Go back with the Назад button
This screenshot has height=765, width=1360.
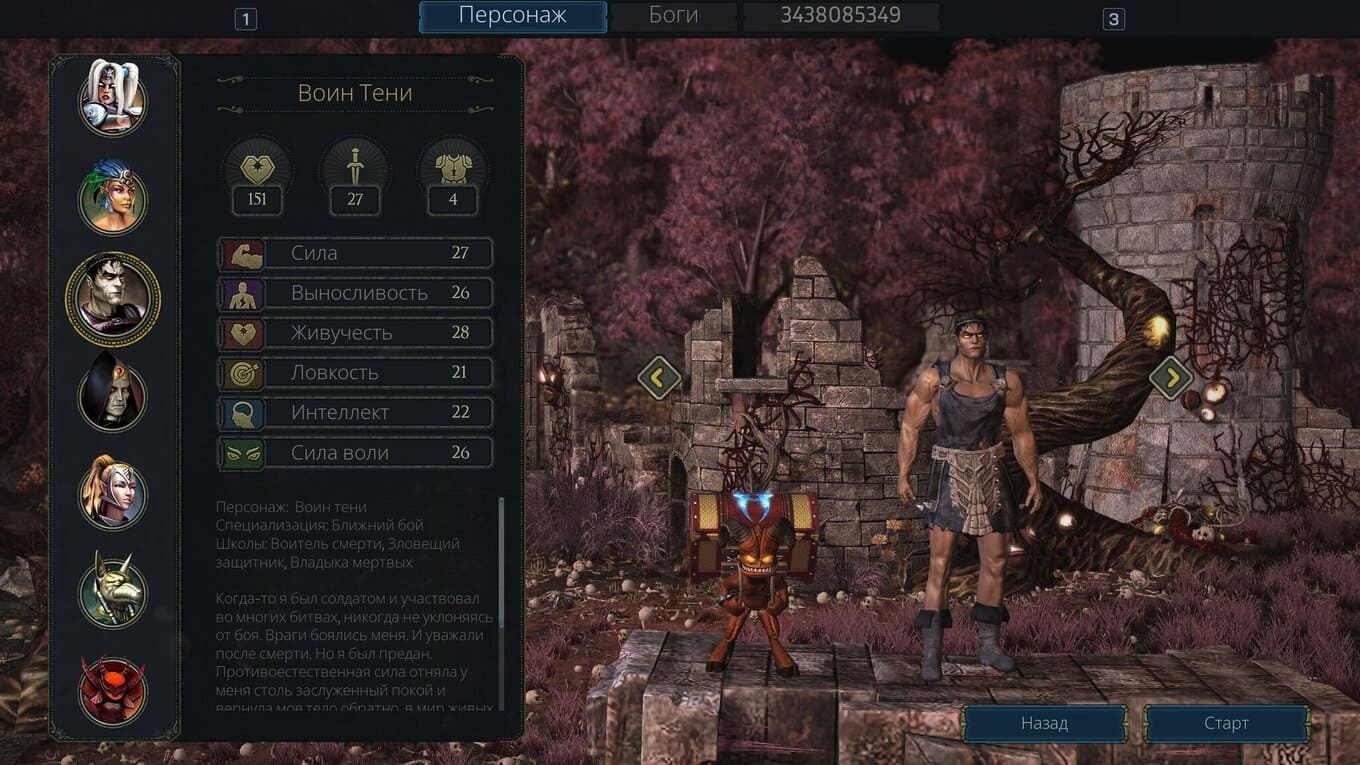pyautogui.click(x=1044, y=723)
